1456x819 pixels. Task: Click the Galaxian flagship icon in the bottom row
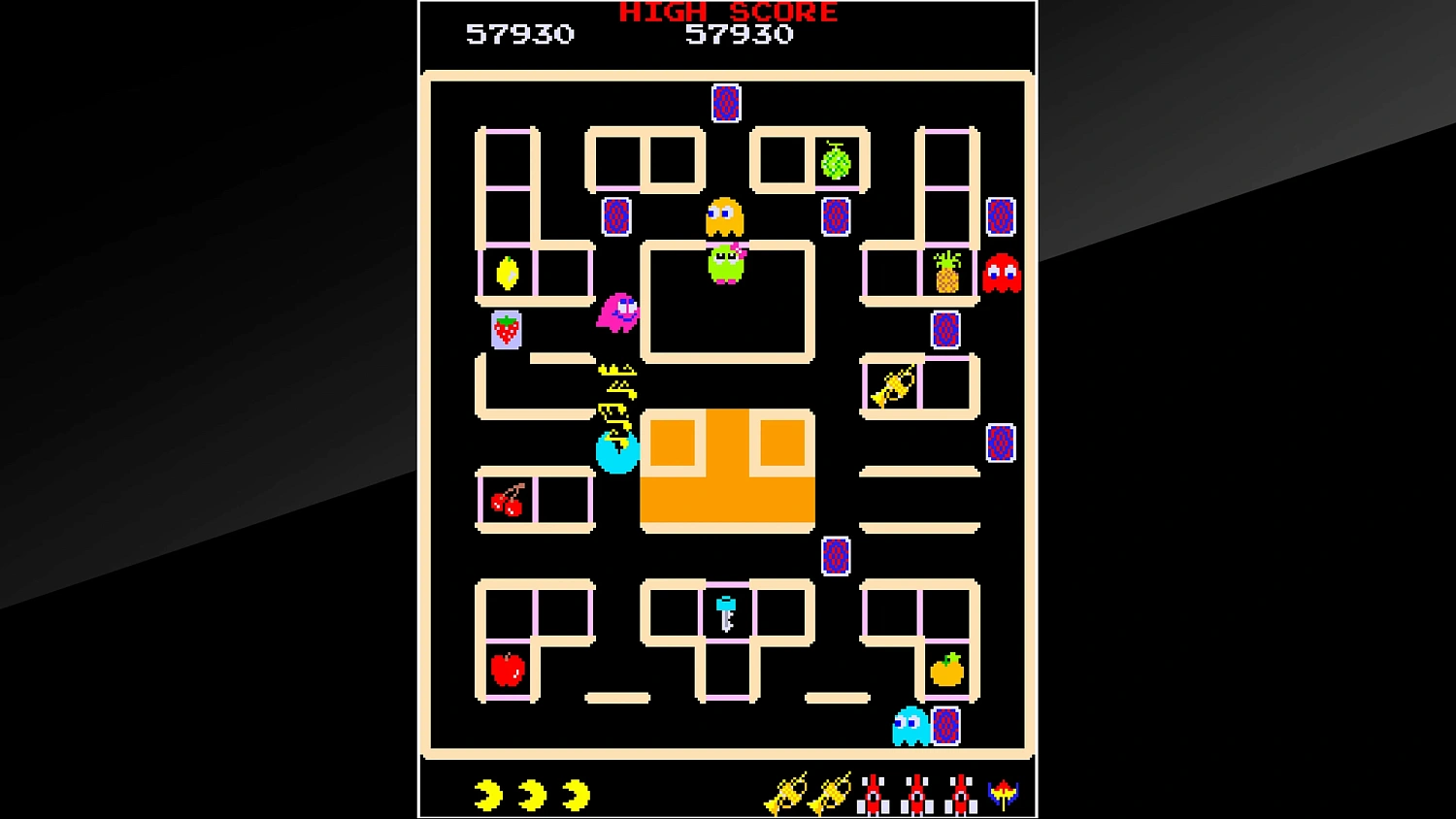[1004, 795]
